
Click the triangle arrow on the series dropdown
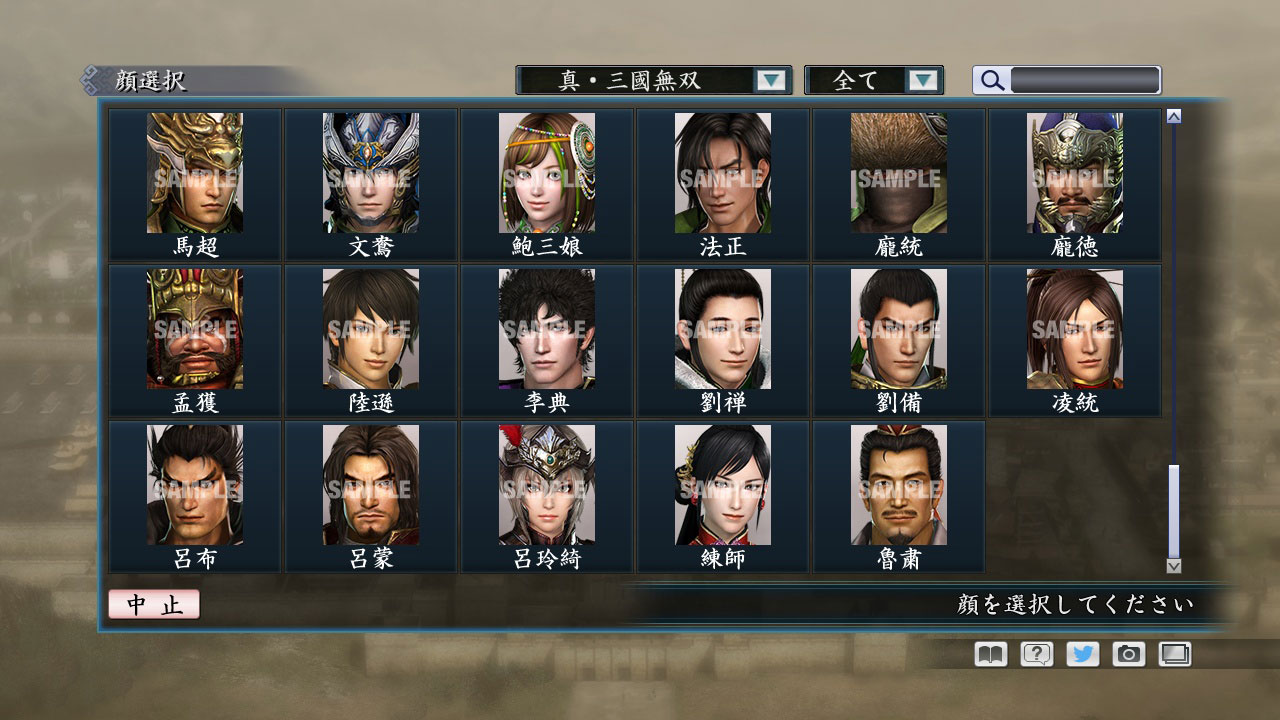click(x=770, y=80)
